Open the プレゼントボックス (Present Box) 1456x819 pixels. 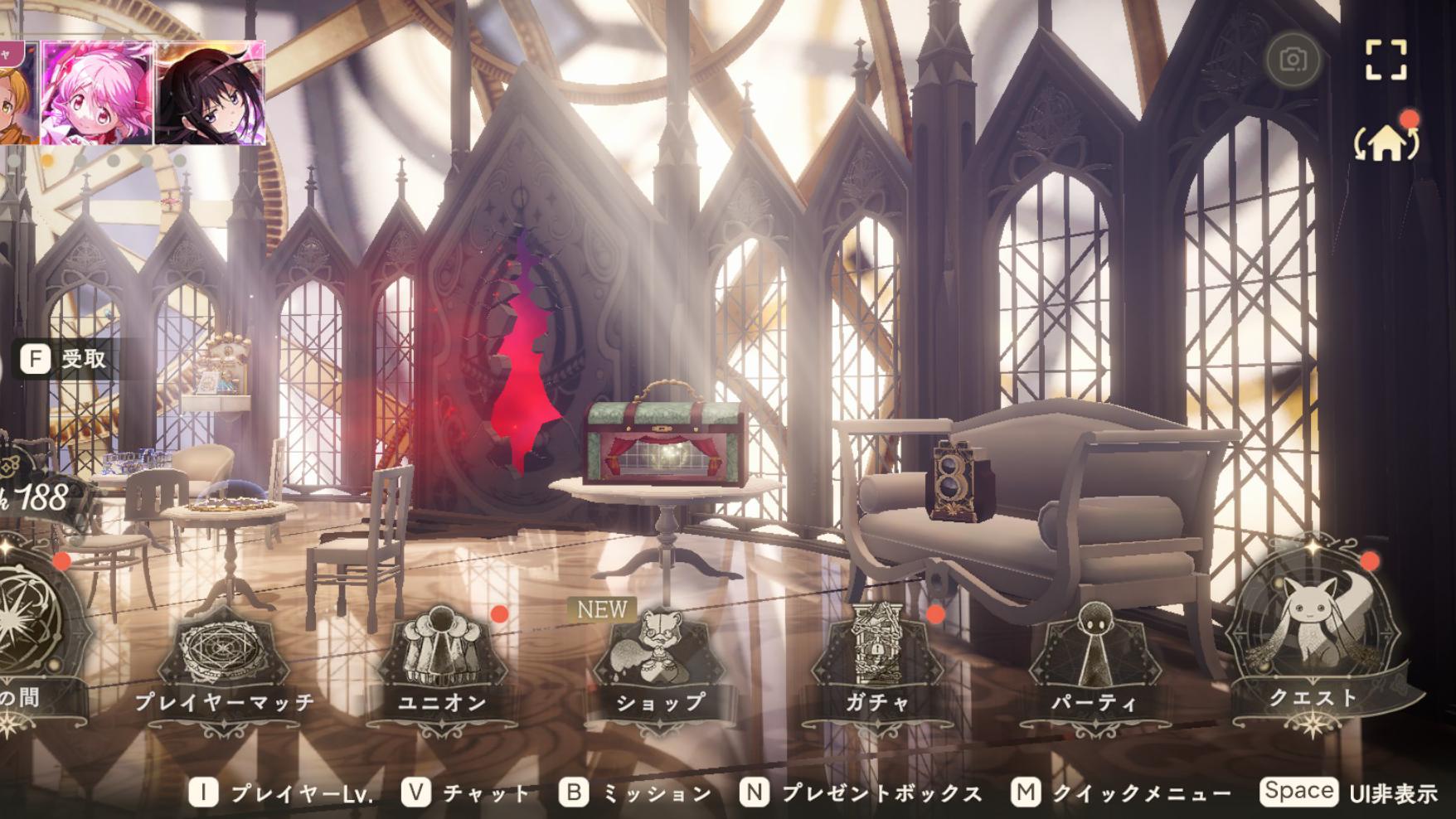(862, 793)
